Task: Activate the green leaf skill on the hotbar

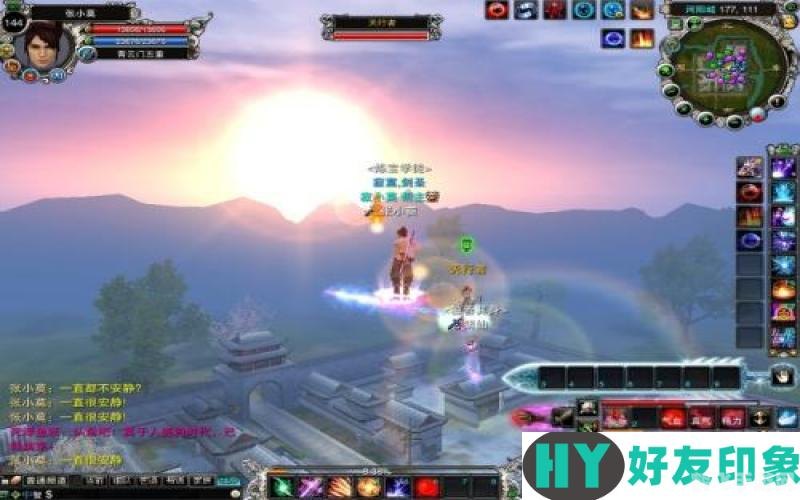Action: click(281, 488)
